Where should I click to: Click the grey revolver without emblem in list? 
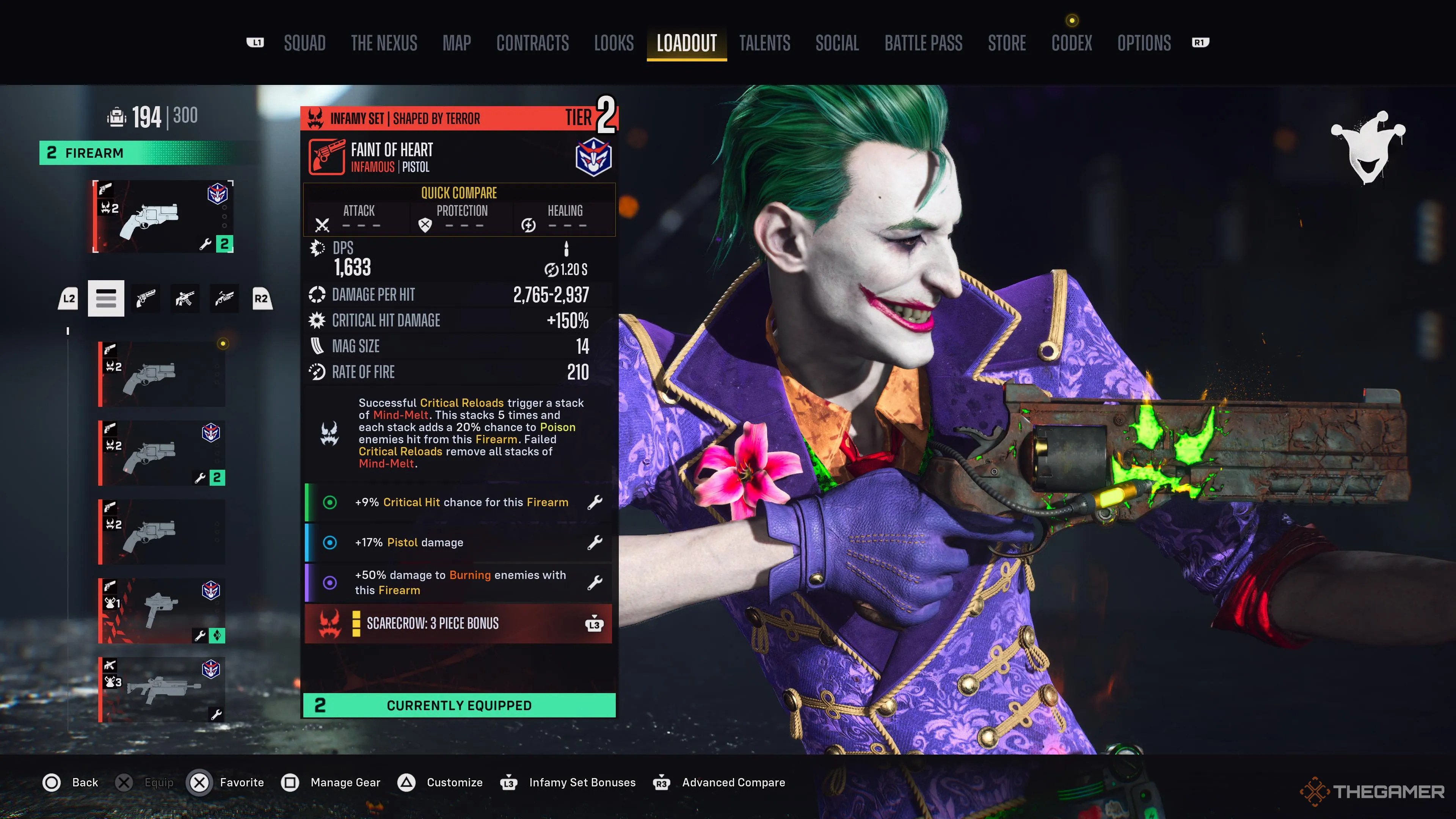(161, 531)
